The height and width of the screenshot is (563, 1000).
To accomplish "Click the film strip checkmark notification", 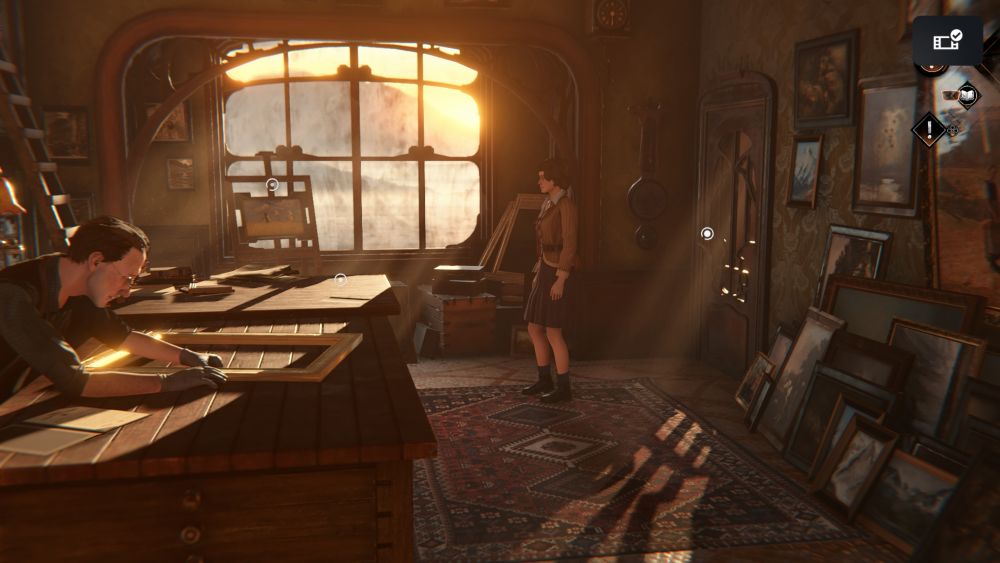I will pyautogui.click(x=947, y=40).
